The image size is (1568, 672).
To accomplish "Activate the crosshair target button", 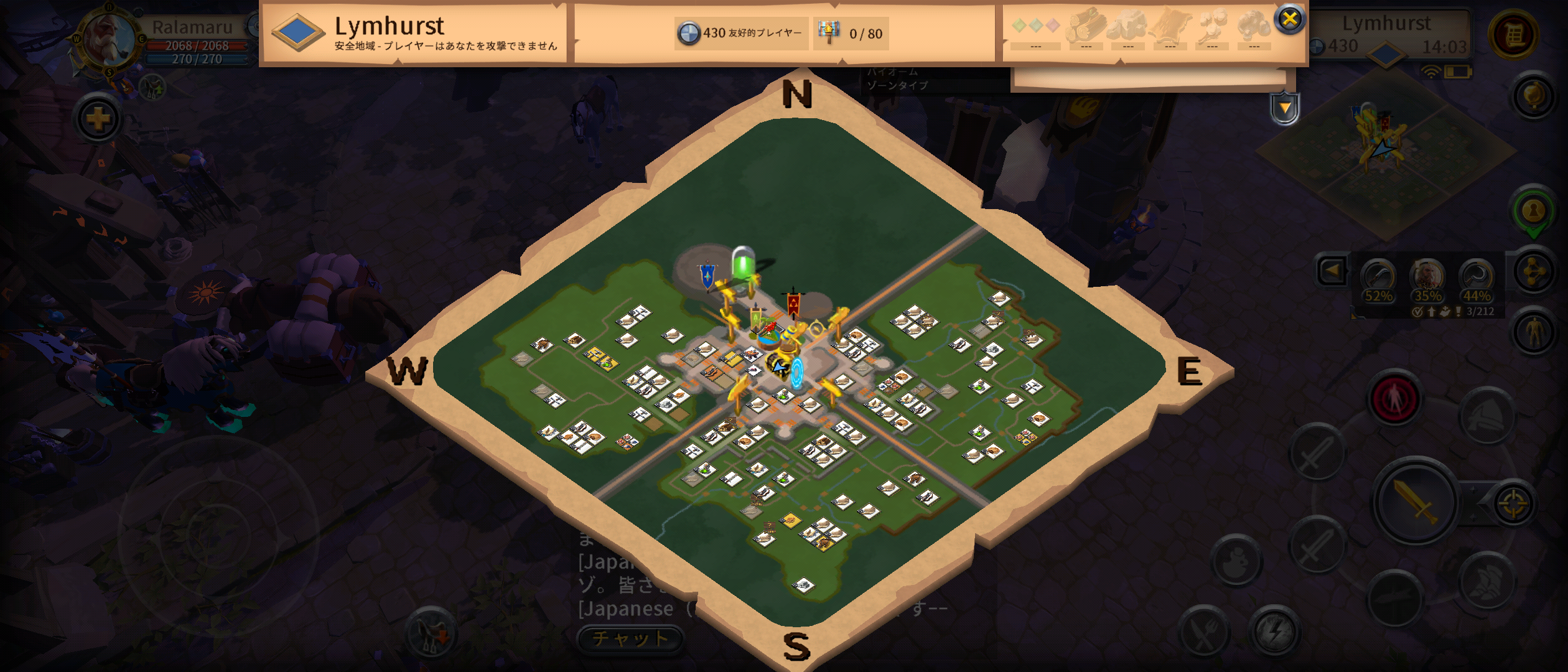I will tap(1513, 503).
